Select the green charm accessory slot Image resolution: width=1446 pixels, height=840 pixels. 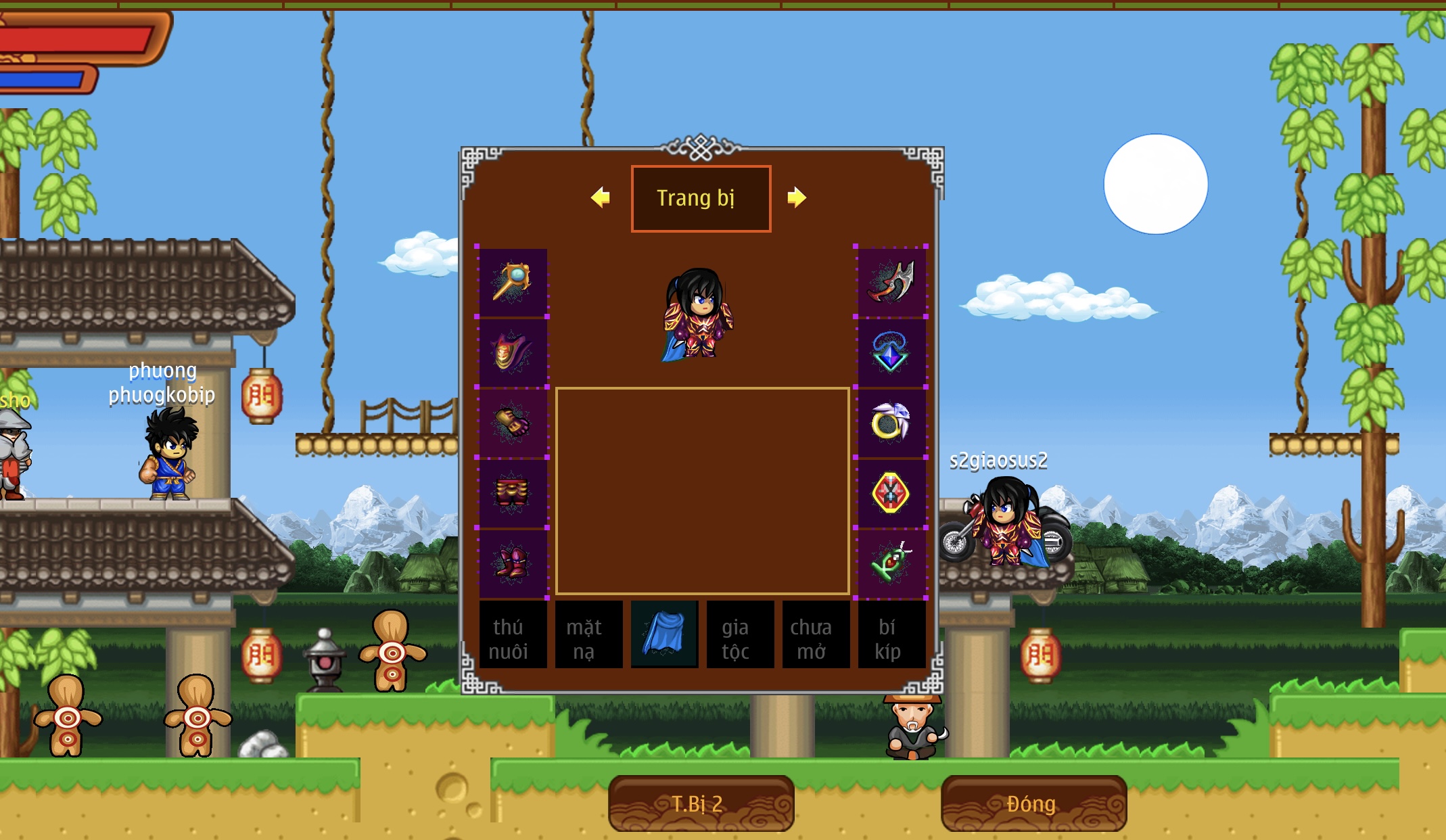pyautogui.click(x=891, y=563)
